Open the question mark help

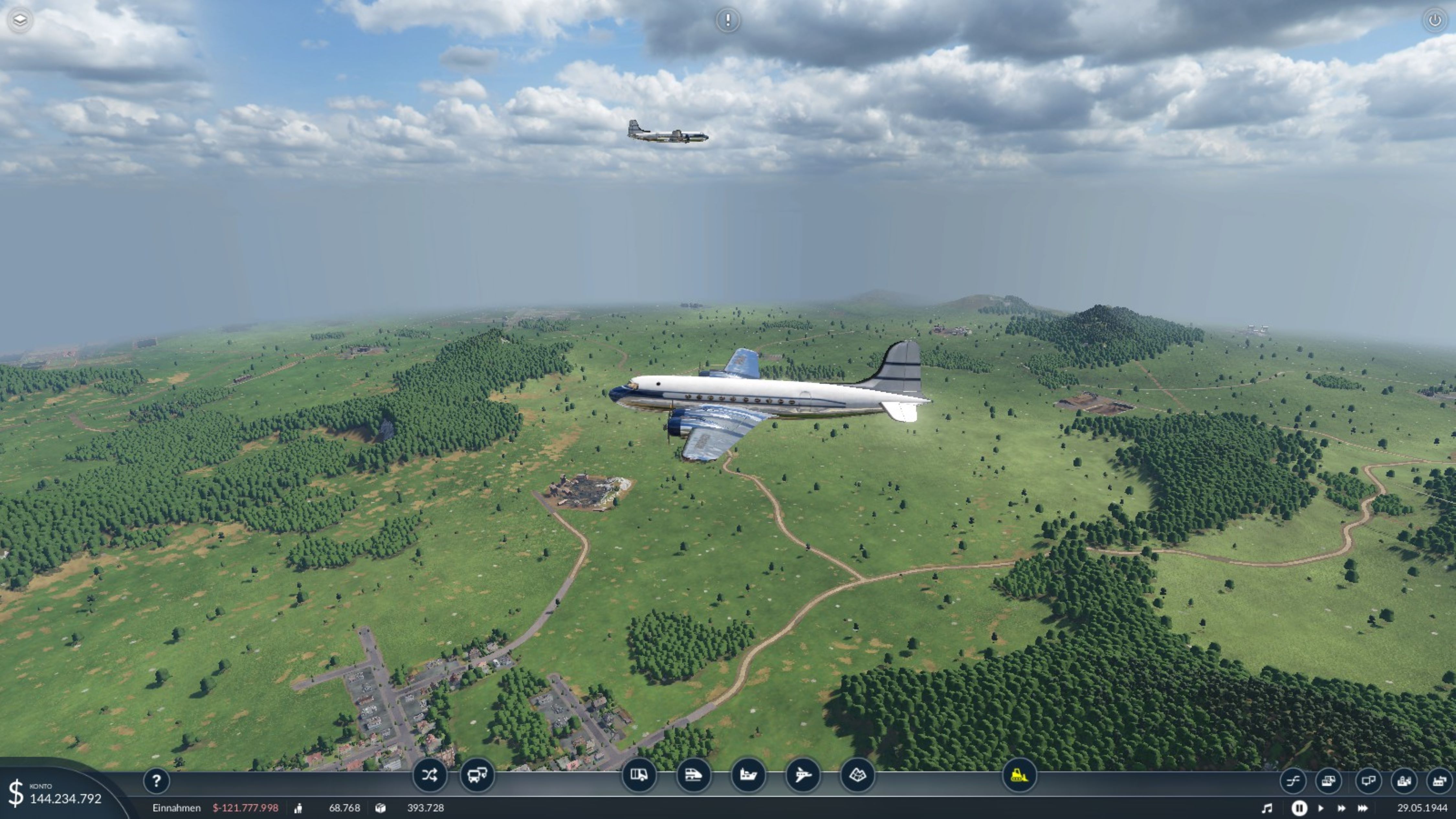tap(157, 781)
